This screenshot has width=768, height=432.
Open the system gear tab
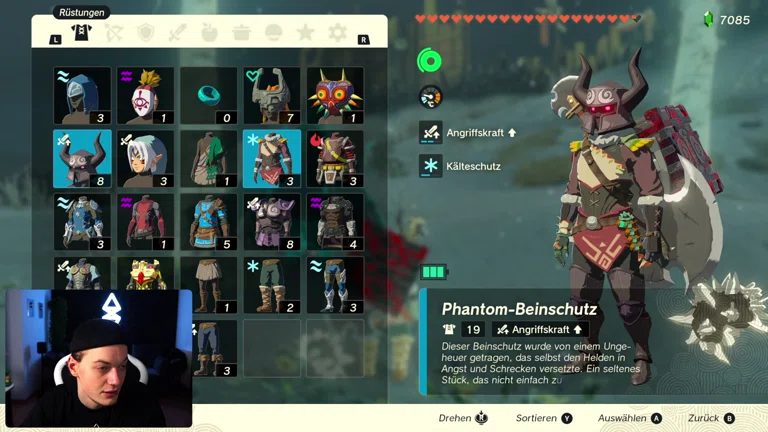pos(338,33)
